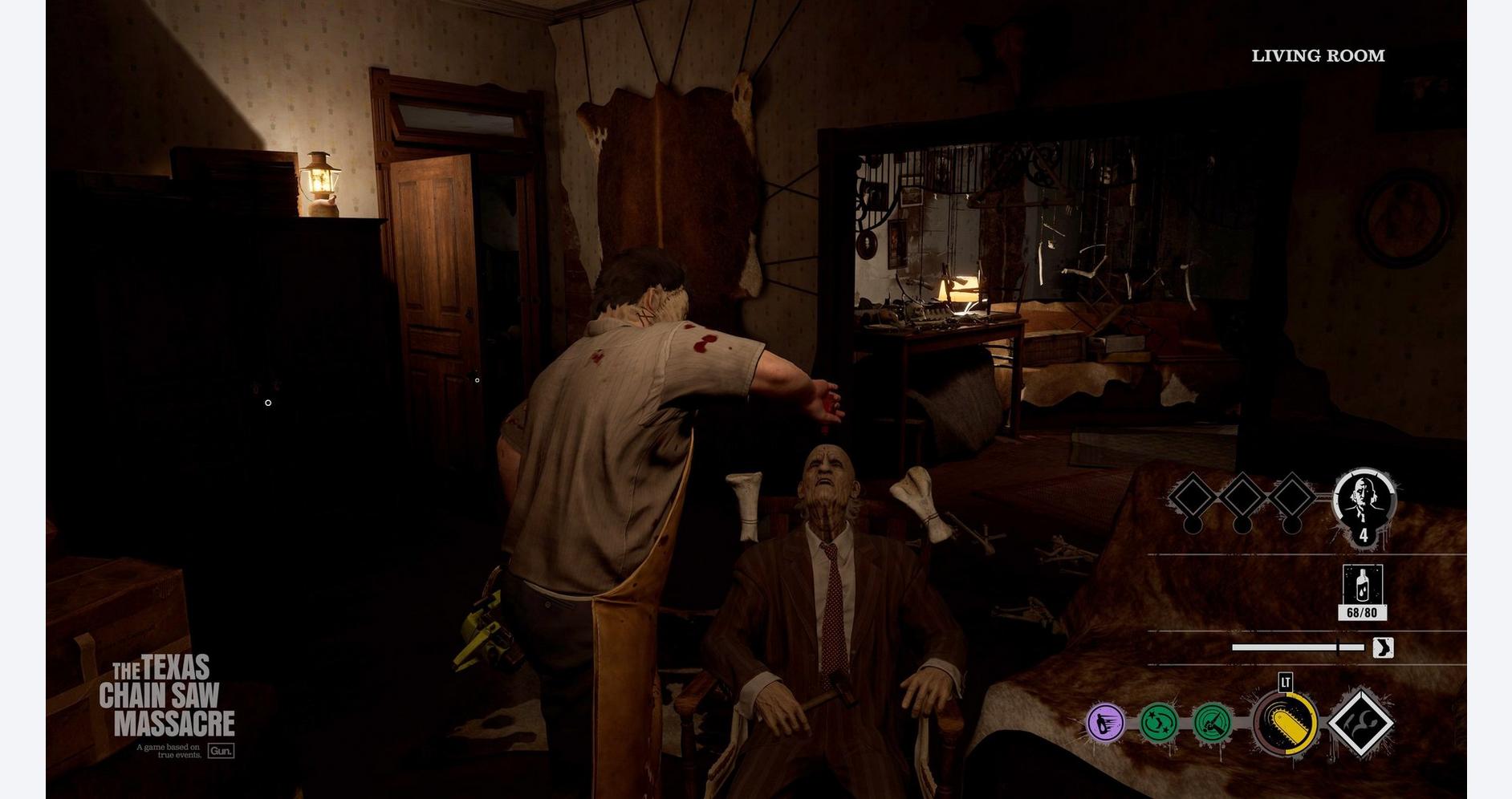Click the white diamond bone scrap icon
Screen dimensions: 1512x799
(x=1361, y=724)
